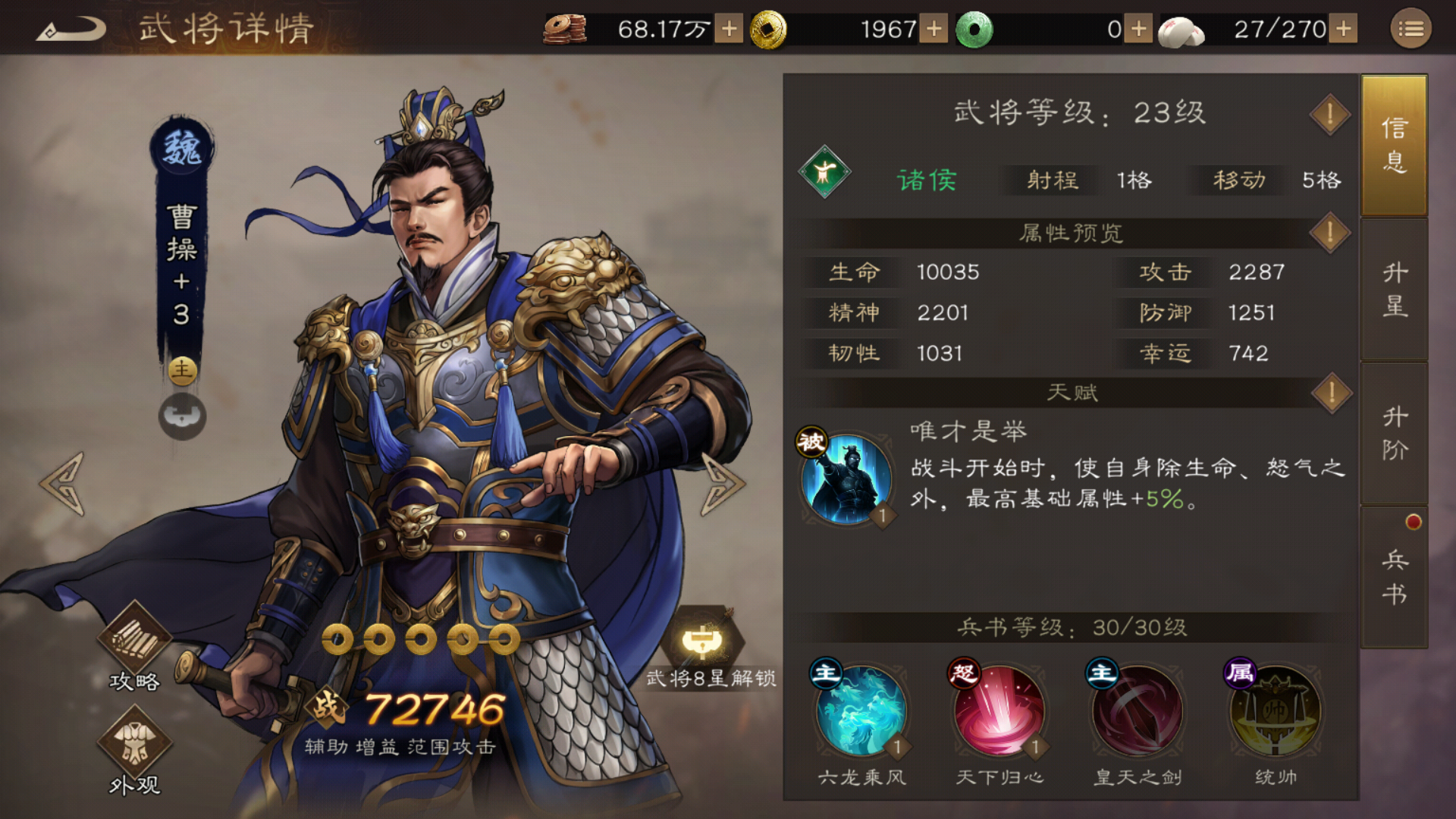Select the 统帅 attribute skill icon
The width and height of the screenshot is (1456, 819).
coord(1276,711)
